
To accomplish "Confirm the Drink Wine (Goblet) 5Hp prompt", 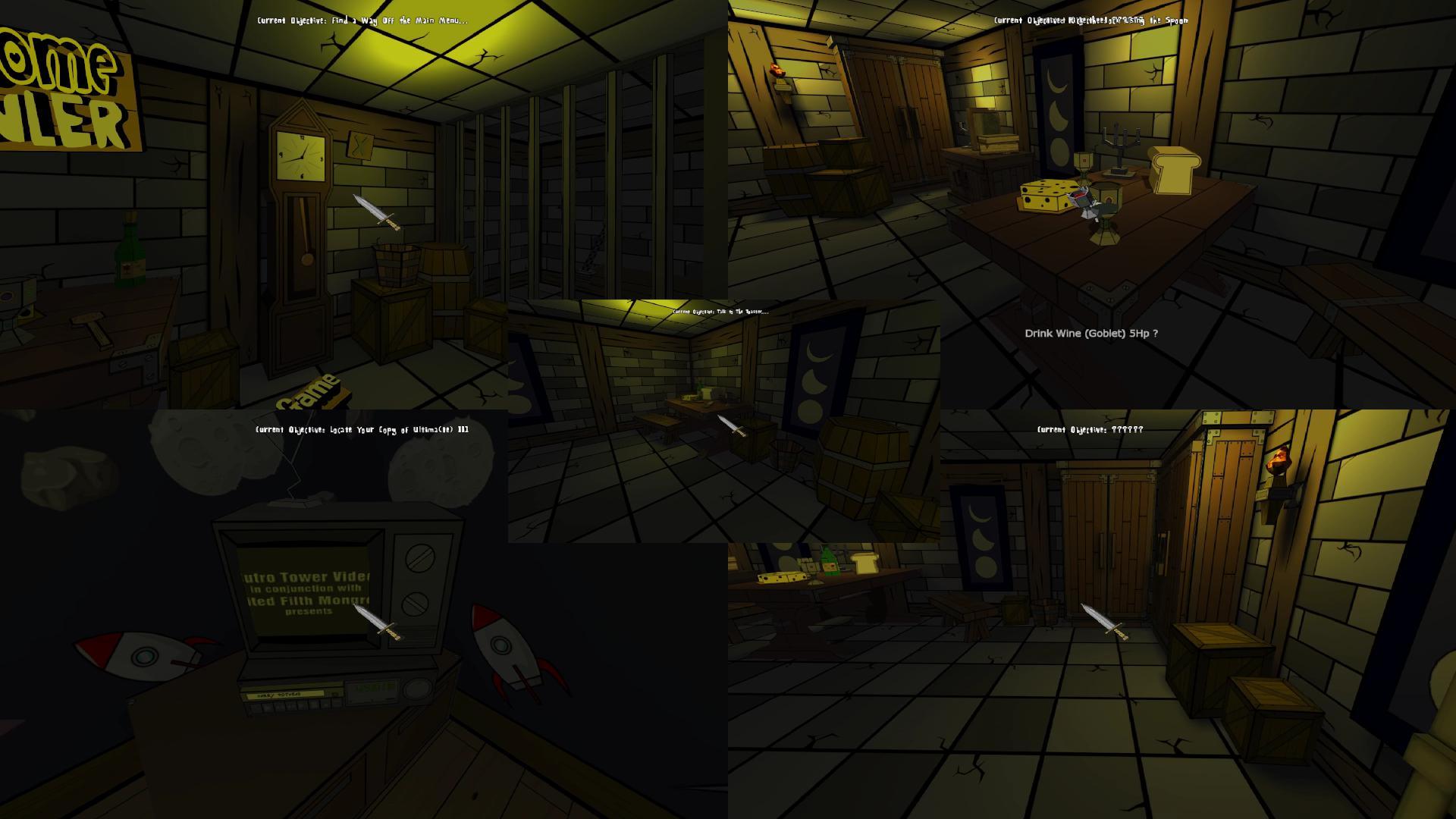I will [x=1092, y=332].
